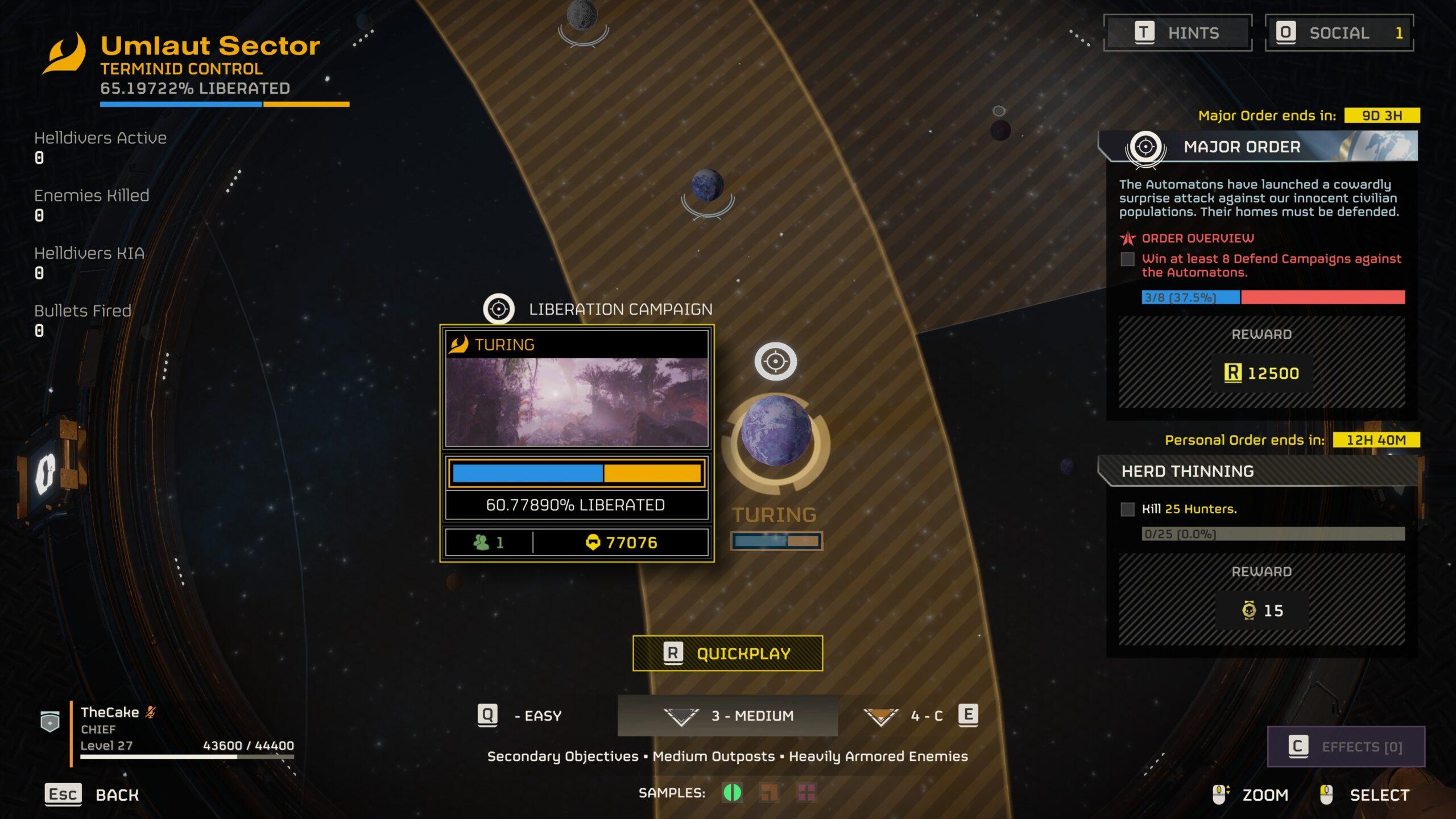Switch to difficulty 4 on the right

(x=920, y=715)
